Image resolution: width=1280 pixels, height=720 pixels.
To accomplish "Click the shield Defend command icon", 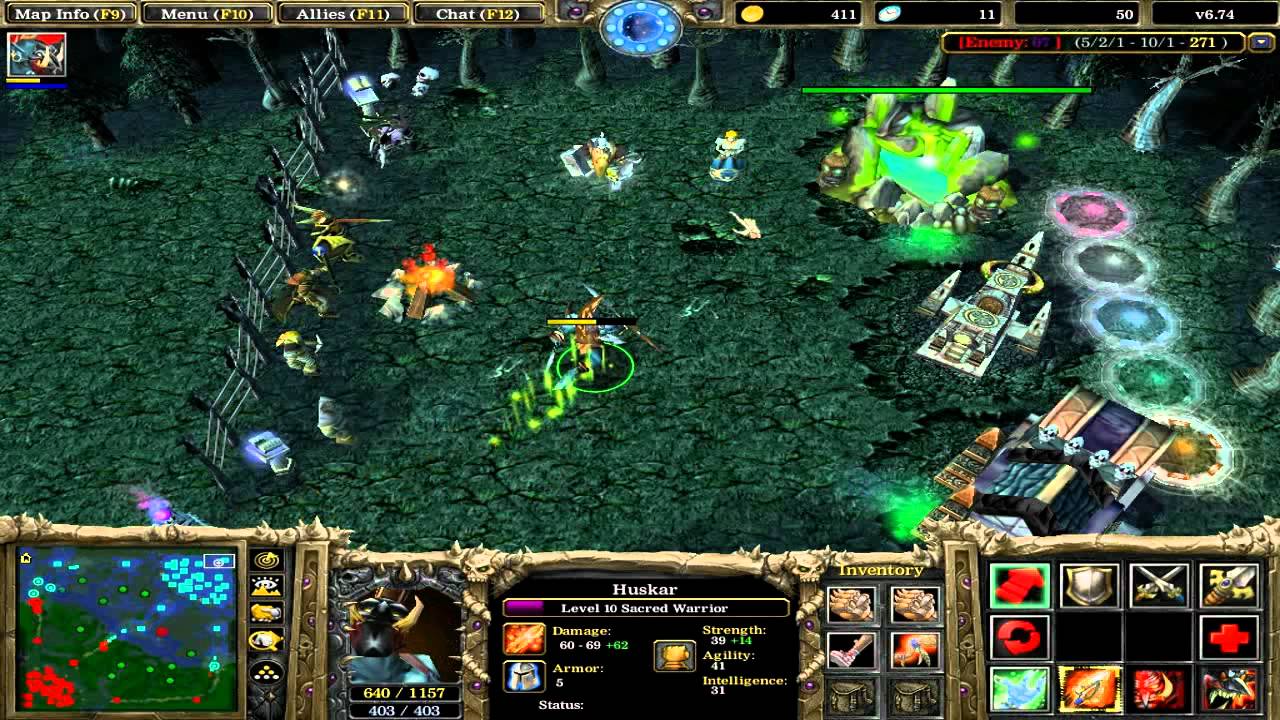I will coord(1088,584).
